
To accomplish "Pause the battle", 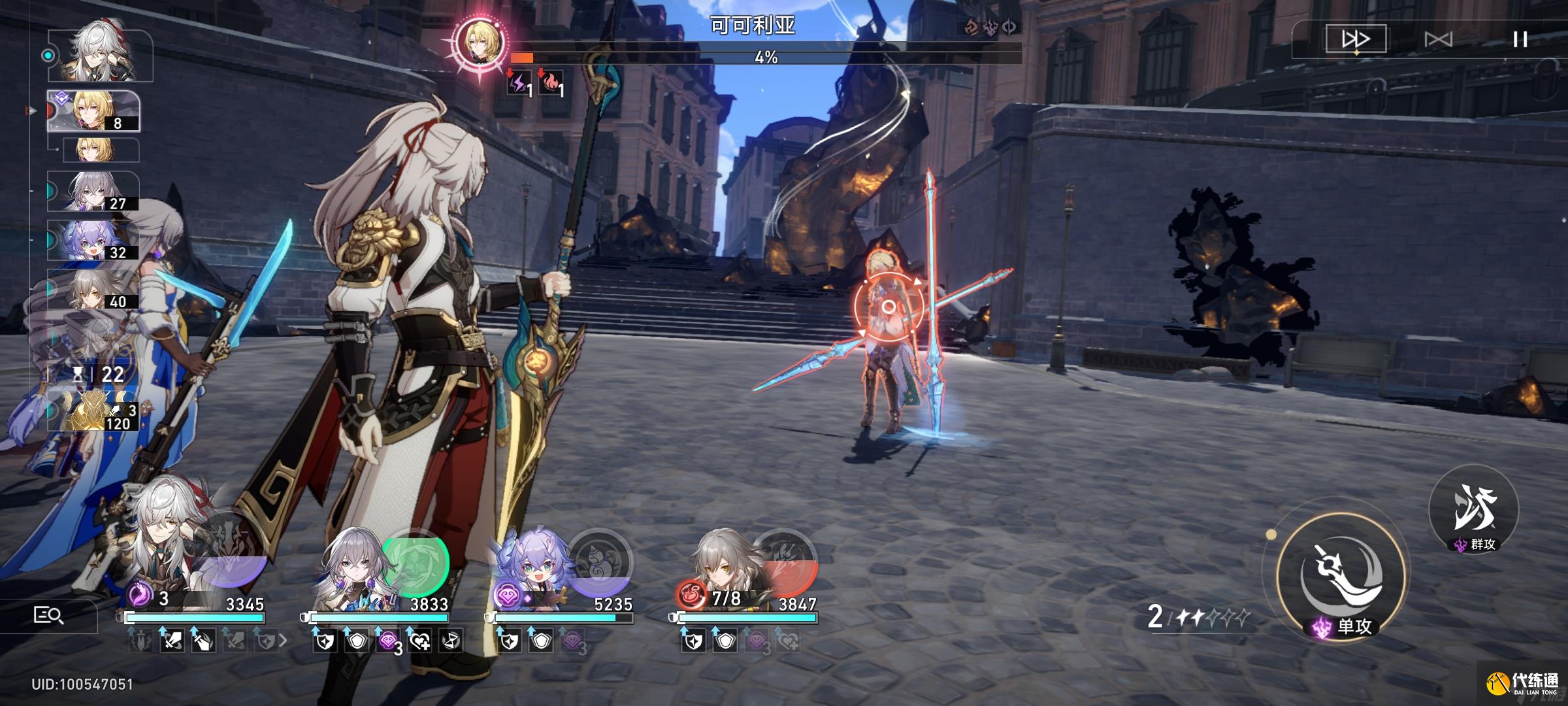I will point(1520,39).
